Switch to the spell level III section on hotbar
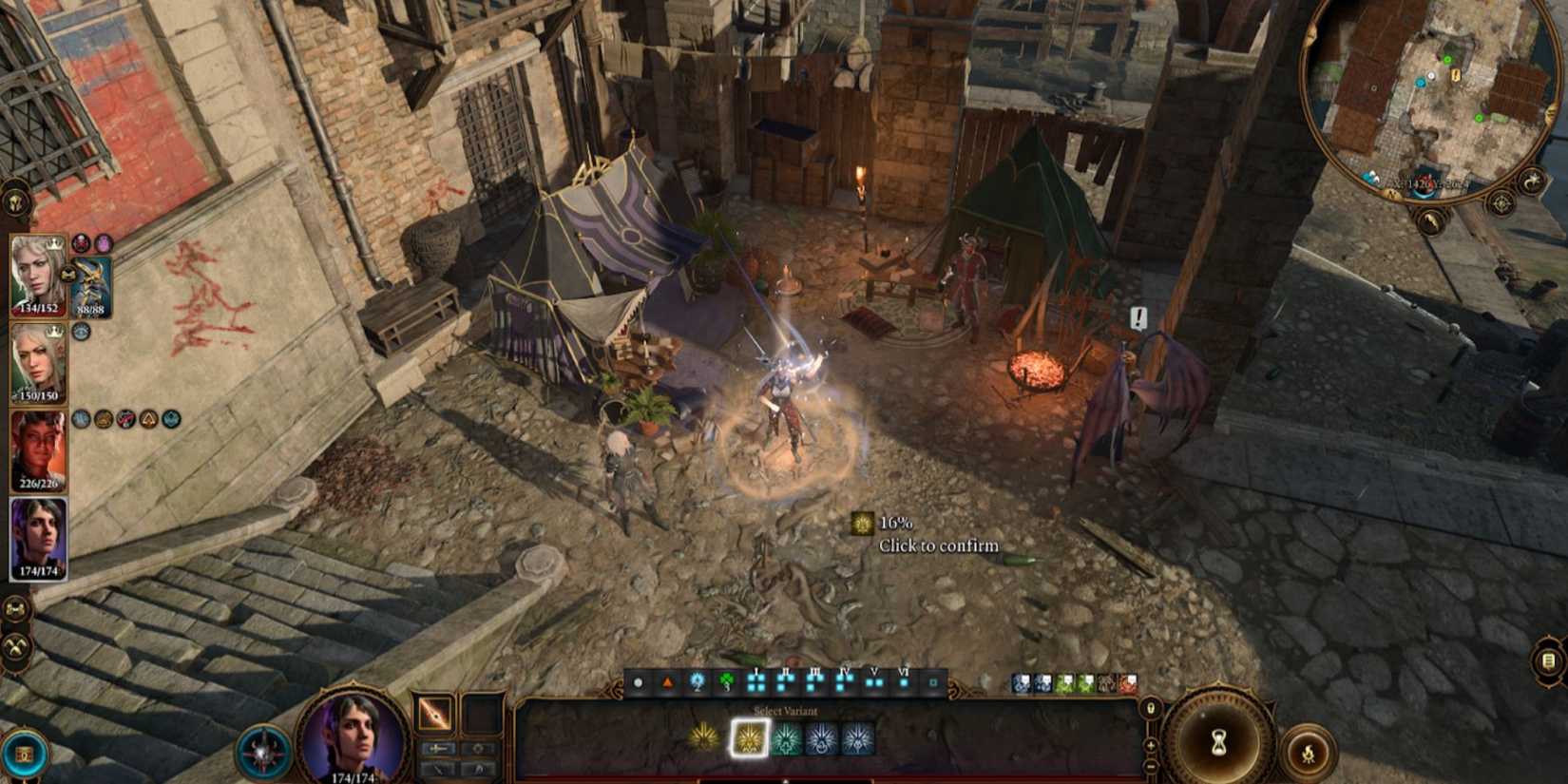The image size is (1568, 784). [x=813, y=680]
